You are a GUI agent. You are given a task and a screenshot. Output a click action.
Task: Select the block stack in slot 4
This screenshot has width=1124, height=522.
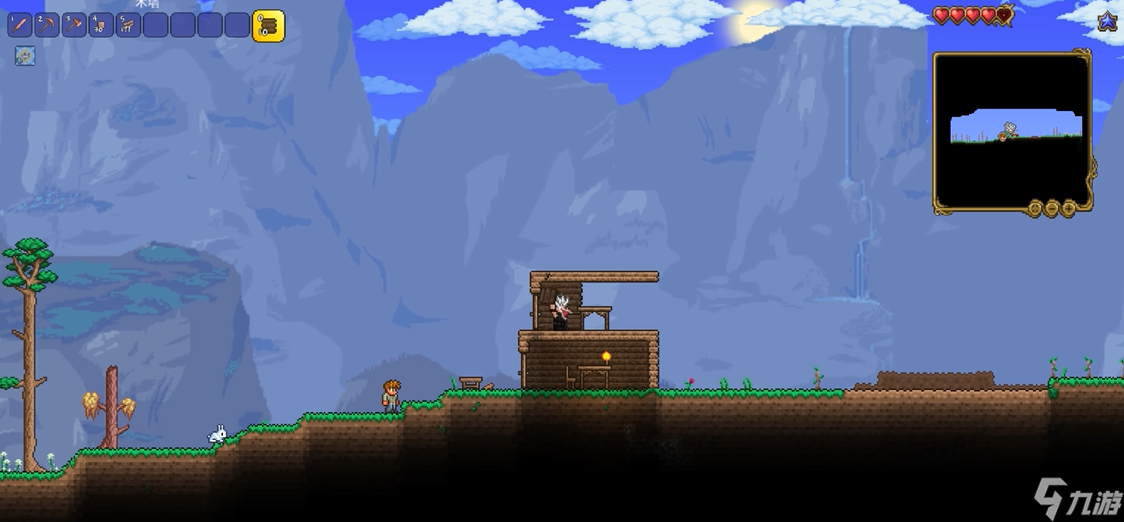(101, 25)
